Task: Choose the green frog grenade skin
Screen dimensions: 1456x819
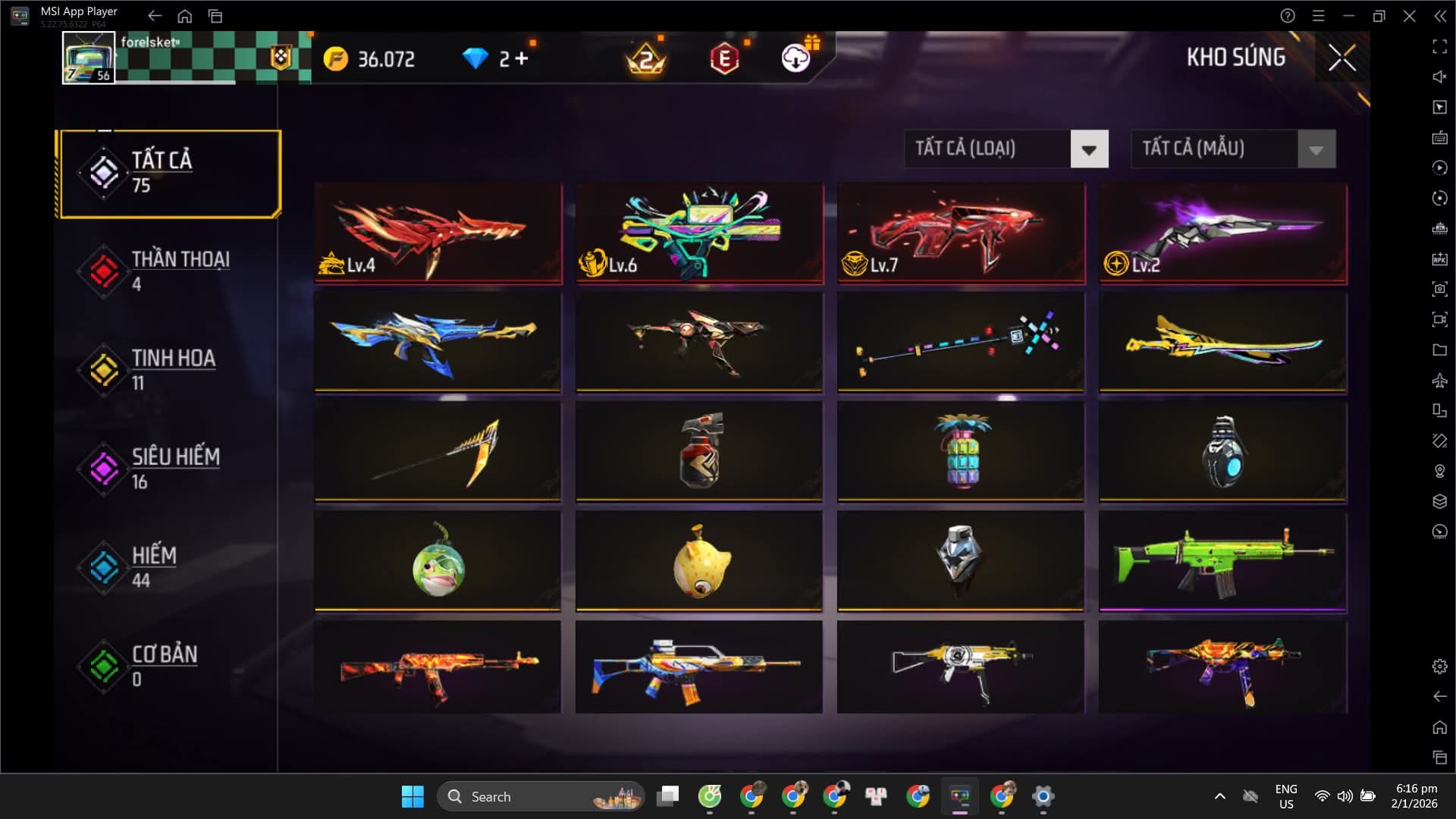Action: [438, 561]
